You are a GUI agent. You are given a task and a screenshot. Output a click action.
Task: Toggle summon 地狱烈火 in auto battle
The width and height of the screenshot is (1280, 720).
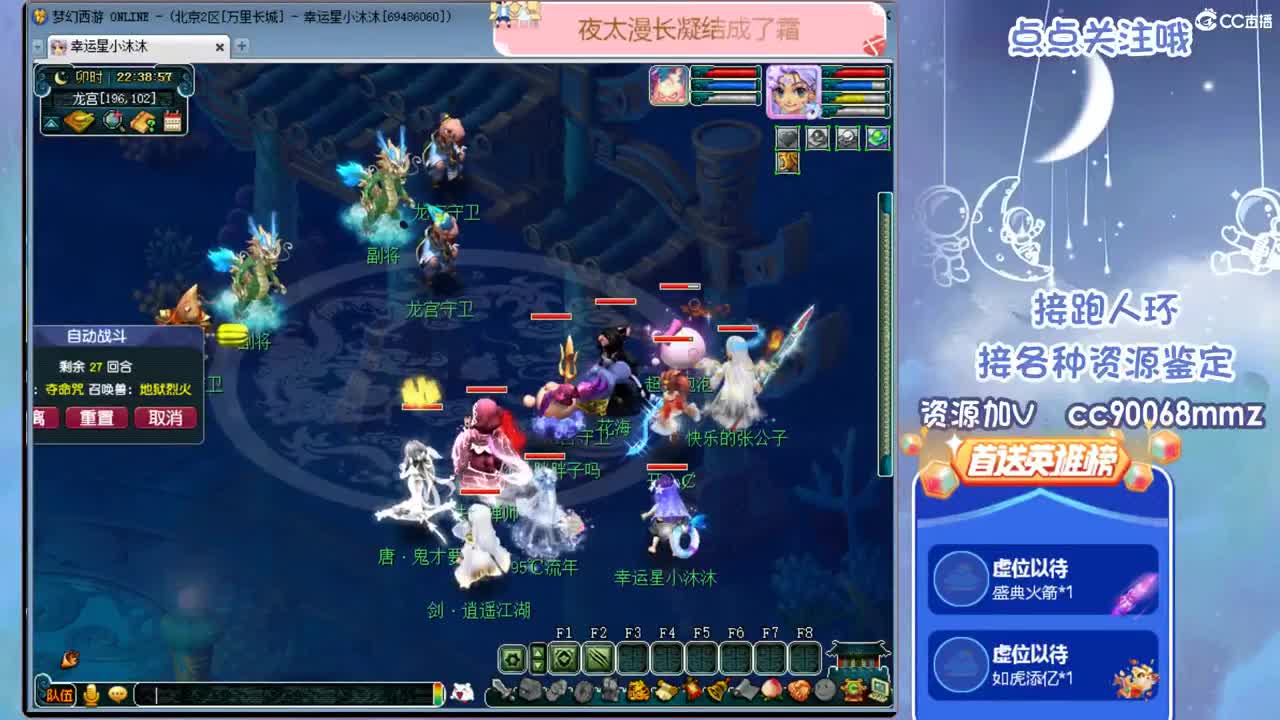[166, 389]
